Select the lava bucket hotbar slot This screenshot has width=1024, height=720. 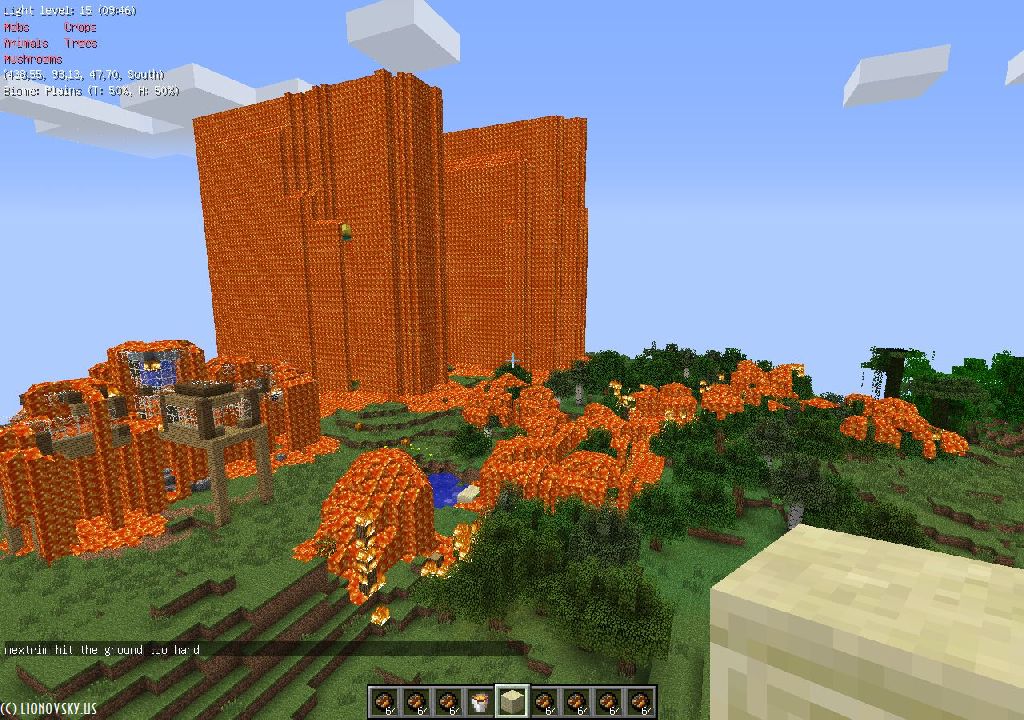480,702
